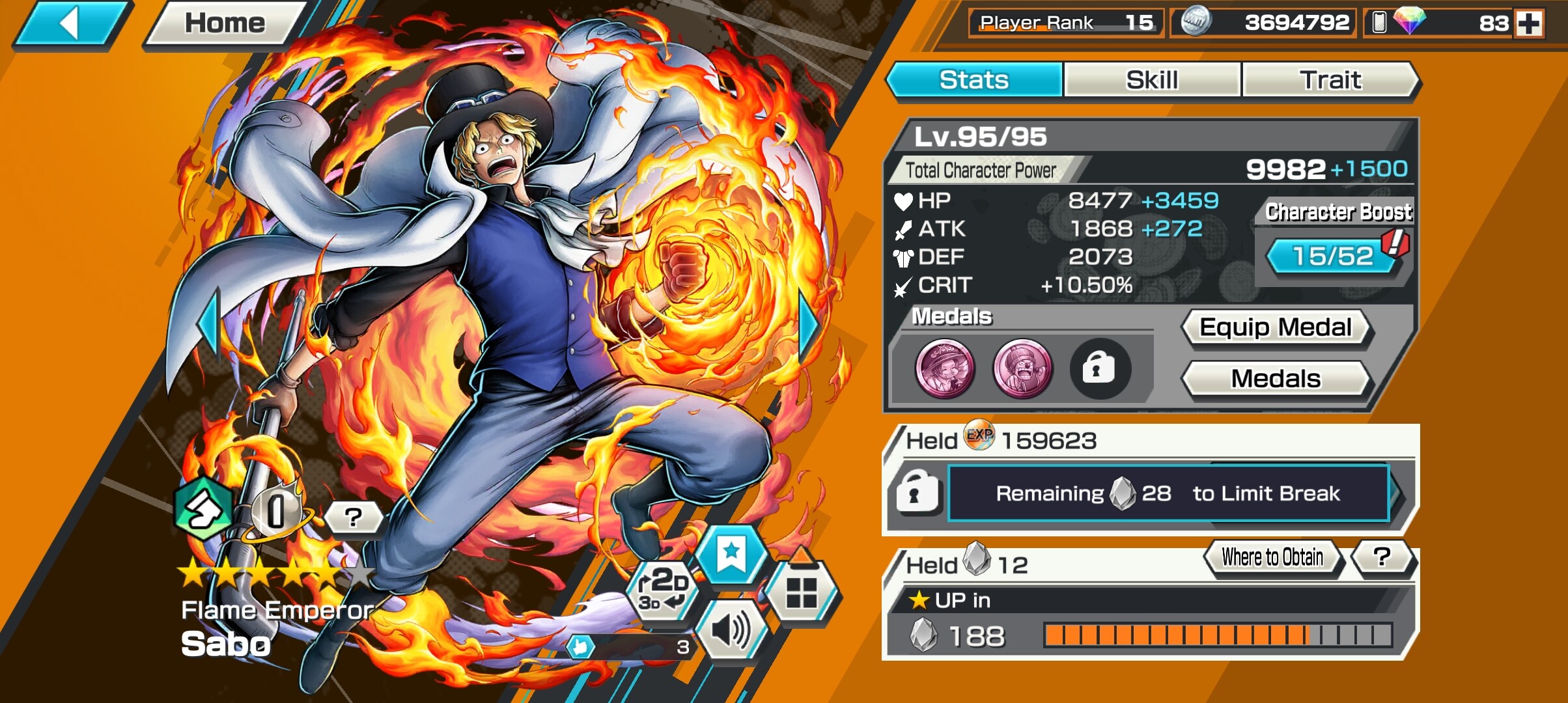Viewport: 1568px width, 703px height.
Task: Open the grid view of characters
Action: [801, 592]
